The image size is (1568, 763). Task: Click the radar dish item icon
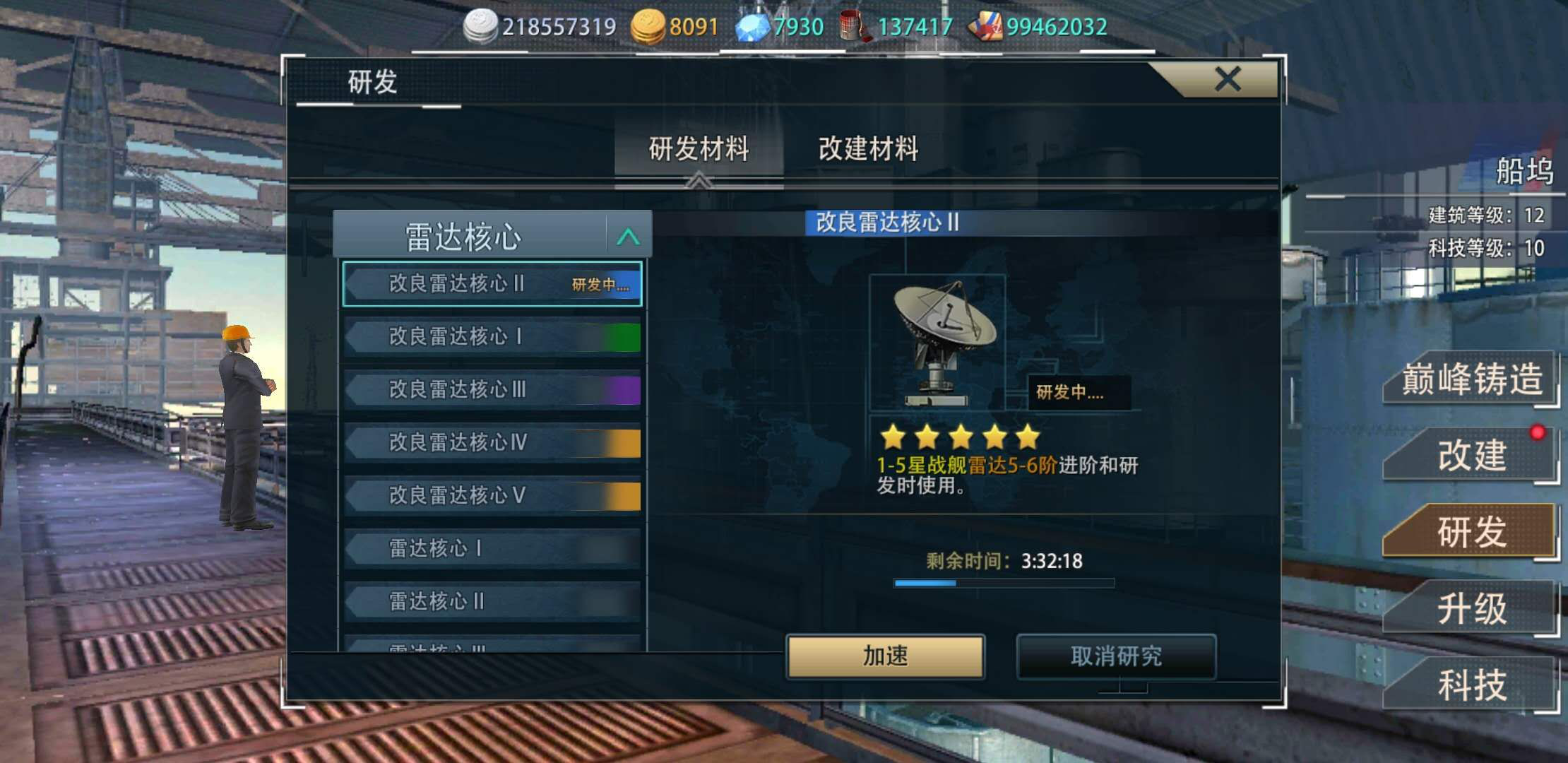pos(938,343)
